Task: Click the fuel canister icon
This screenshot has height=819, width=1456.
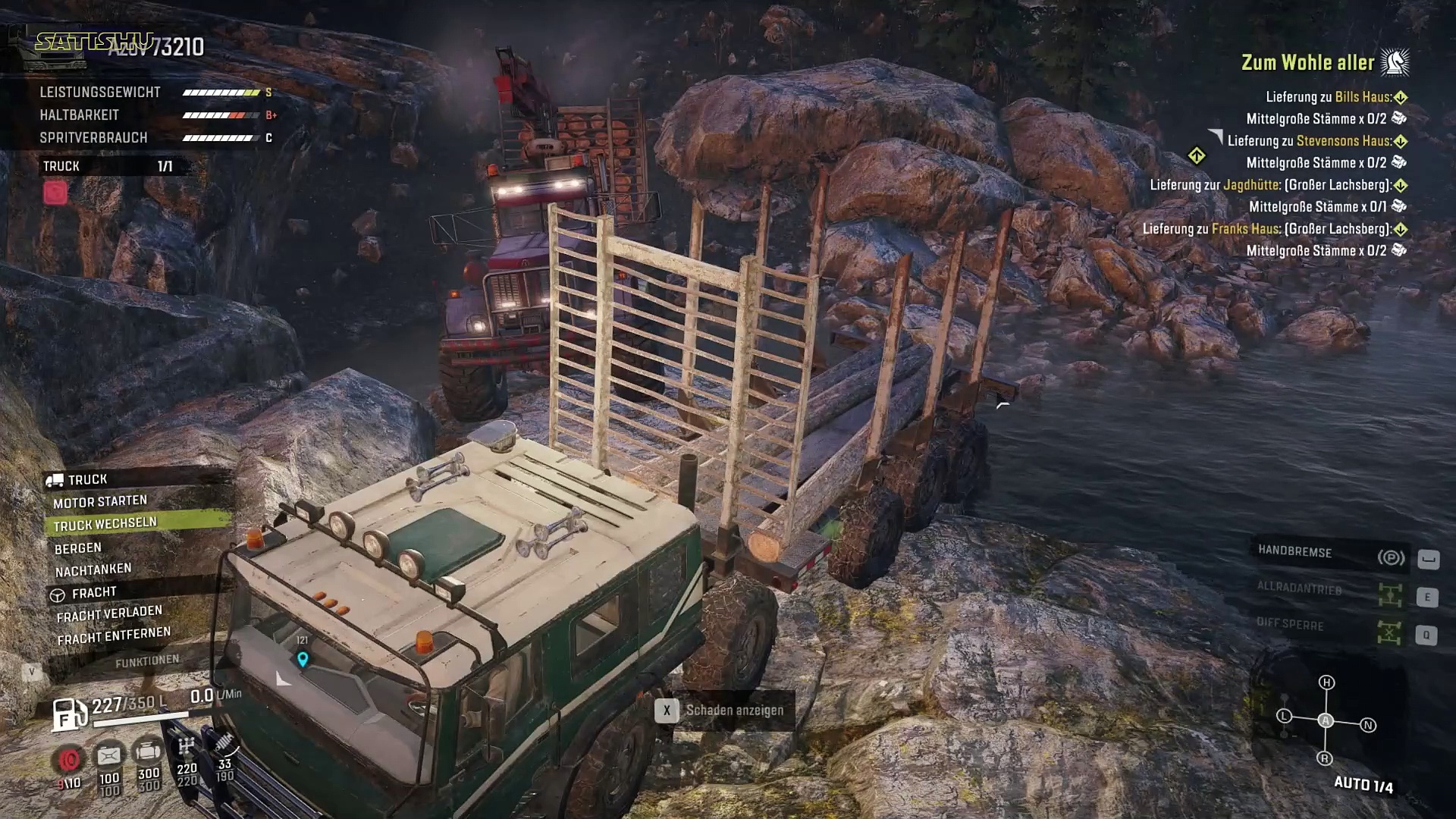Action: pos(67,713)
